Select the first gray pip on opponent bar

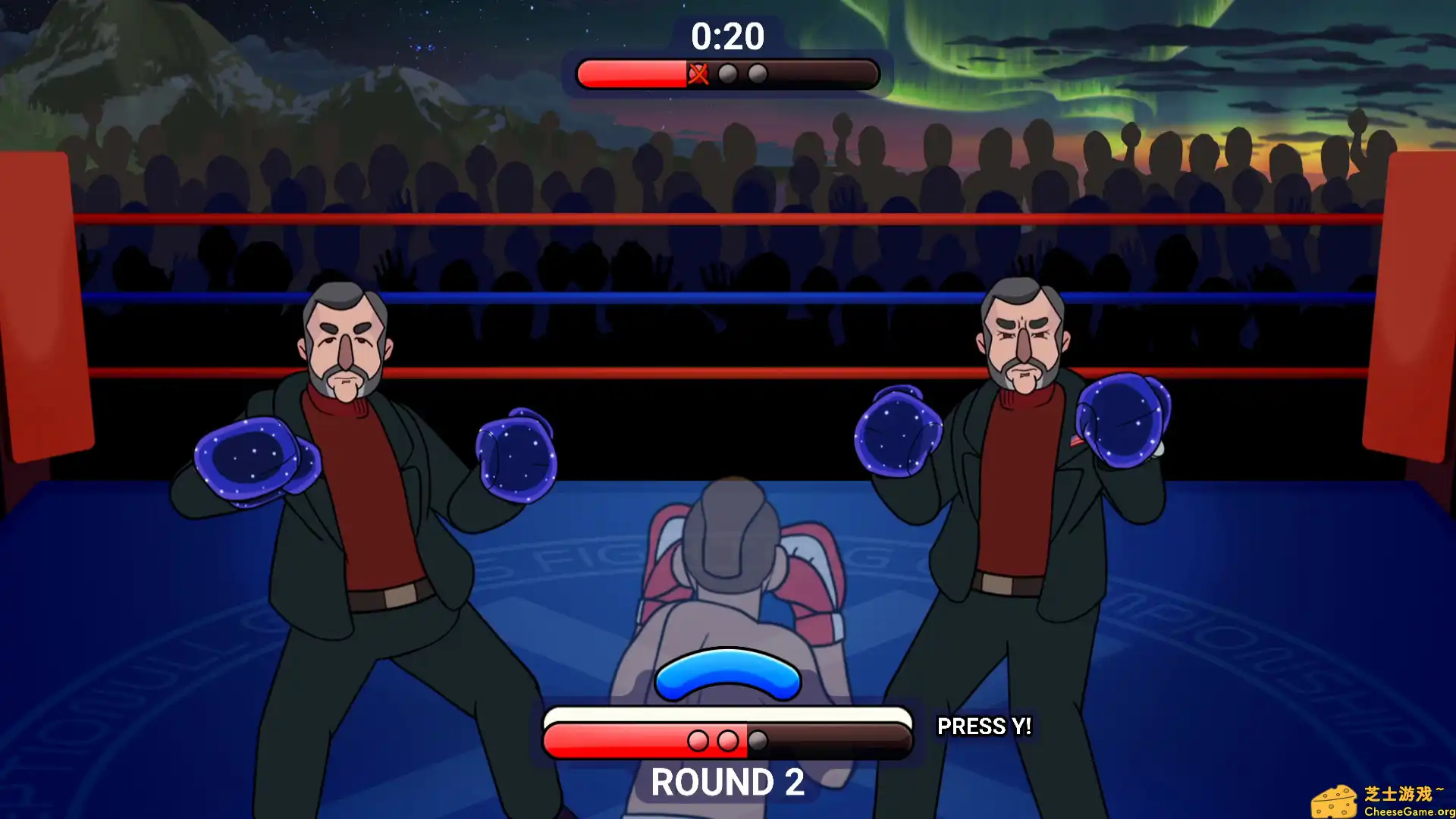[729, 74]
